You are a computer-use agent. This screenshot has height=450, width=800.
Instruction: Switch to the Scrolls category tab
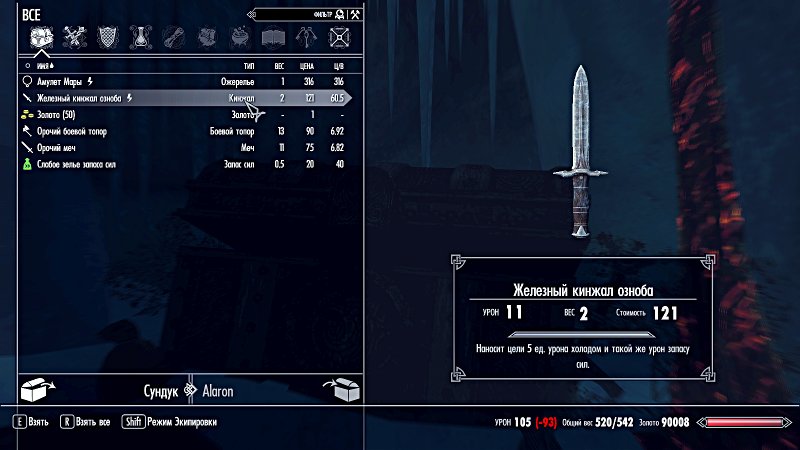tap(175, 38)
